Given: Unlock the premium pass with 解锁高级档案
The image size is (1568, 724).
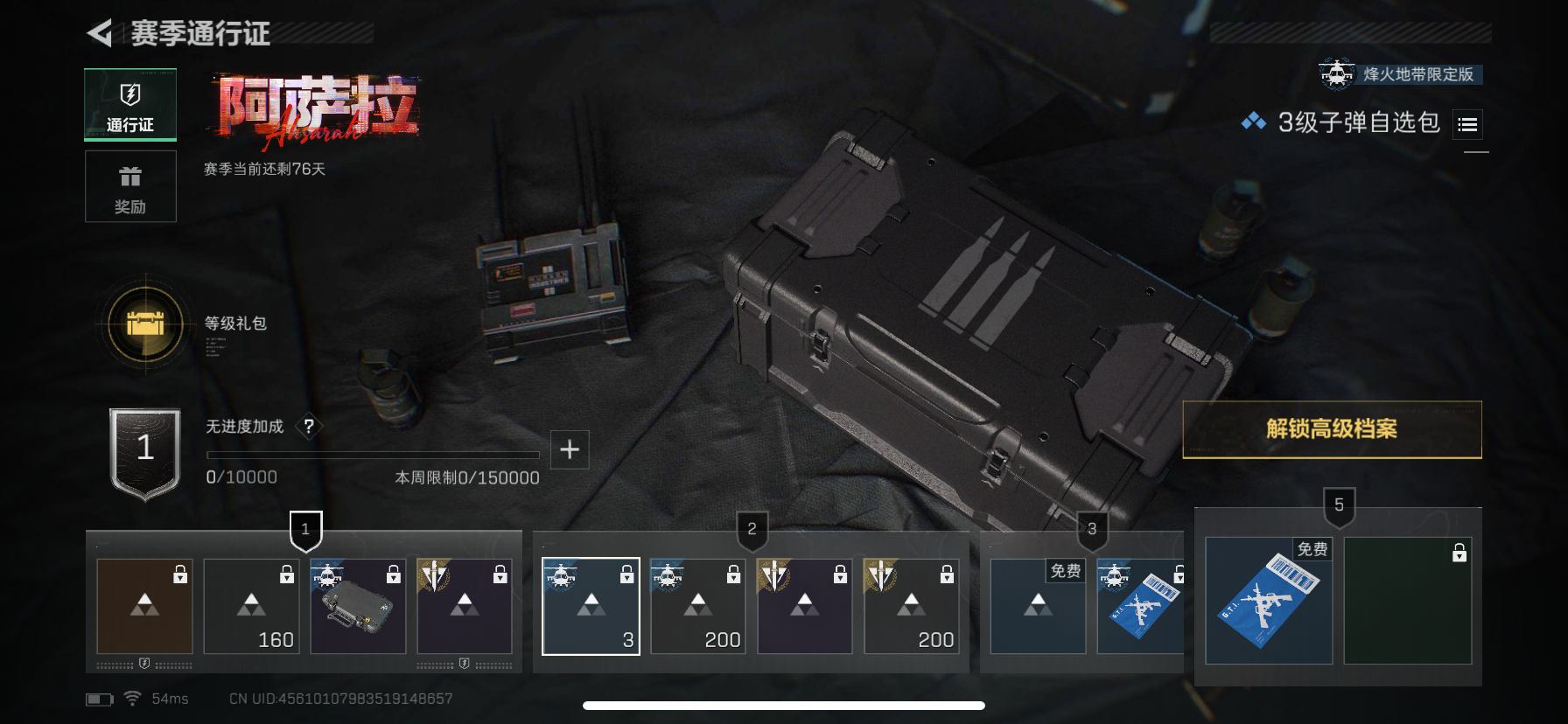Looking at the screenshot, I should (1332, 429).
